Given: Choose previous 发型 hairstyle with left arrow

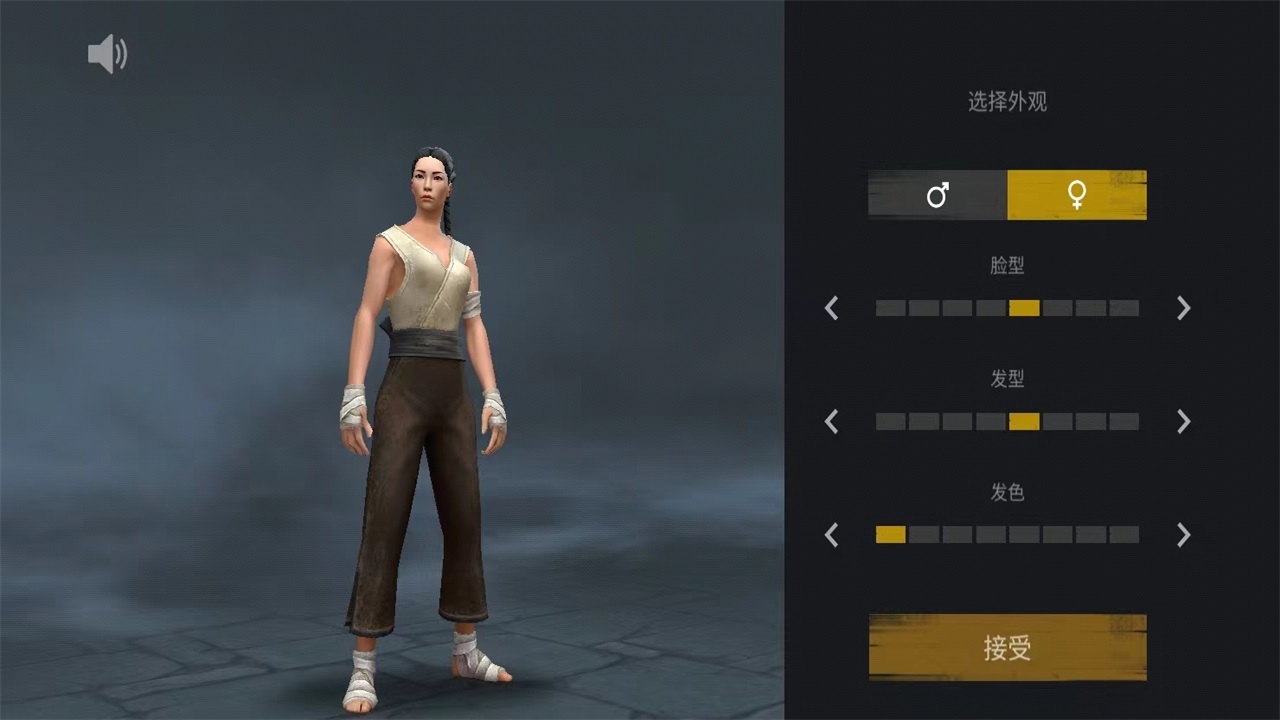Looking at the screenshot, I should tap(831, 421).
